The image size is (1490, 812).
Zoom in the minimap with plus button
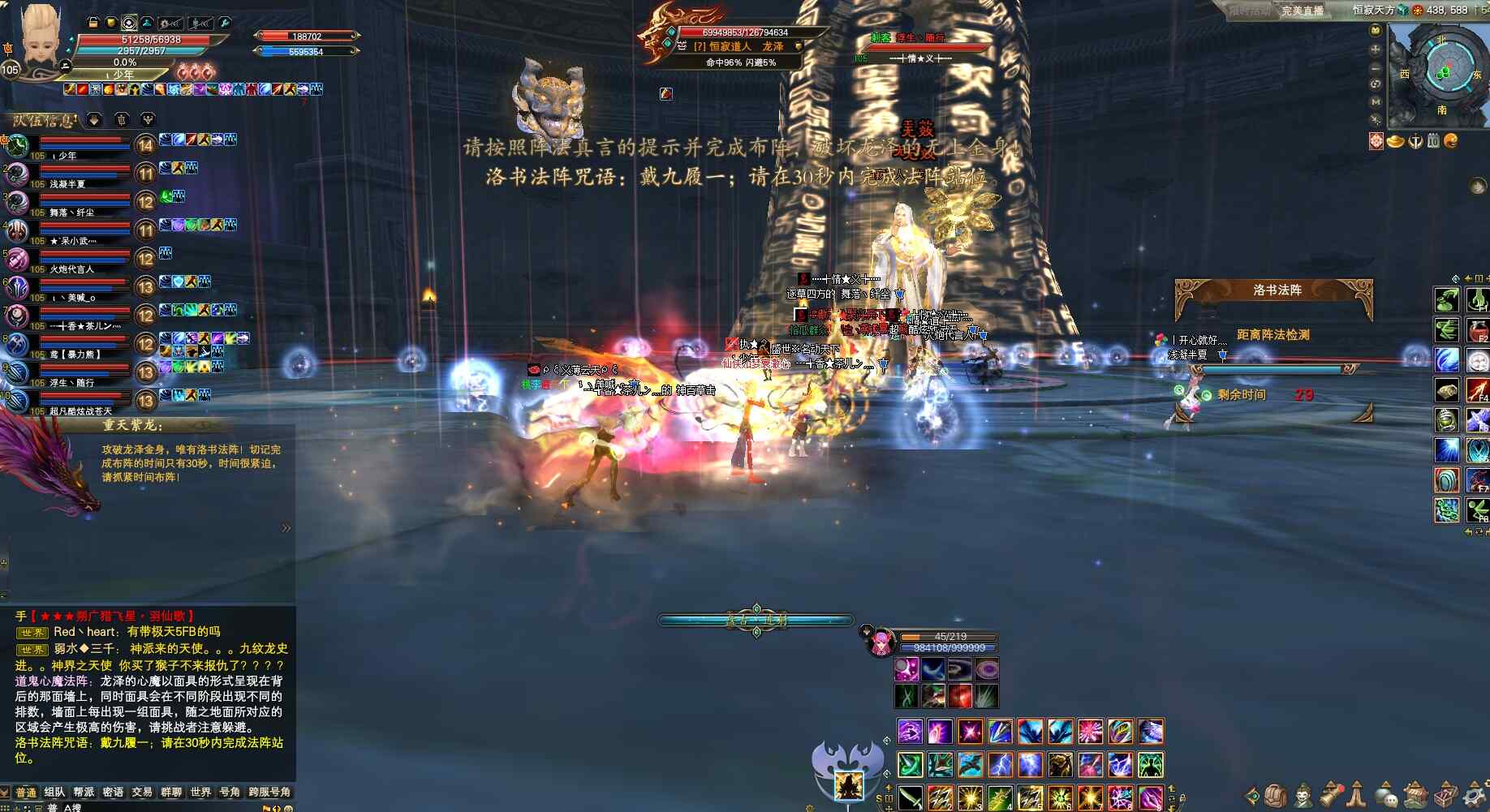[1376, 49]
